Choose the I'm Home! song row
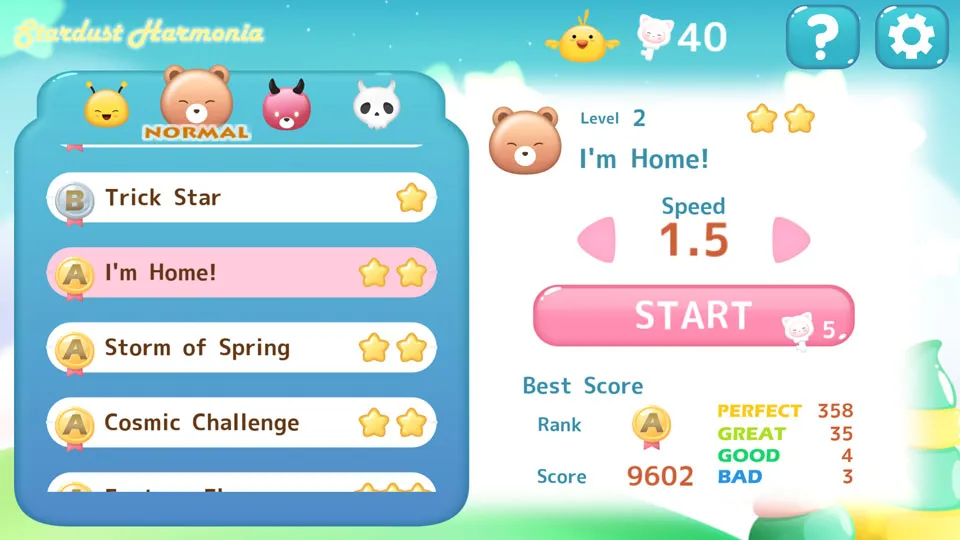 click(x=241, y=273)
